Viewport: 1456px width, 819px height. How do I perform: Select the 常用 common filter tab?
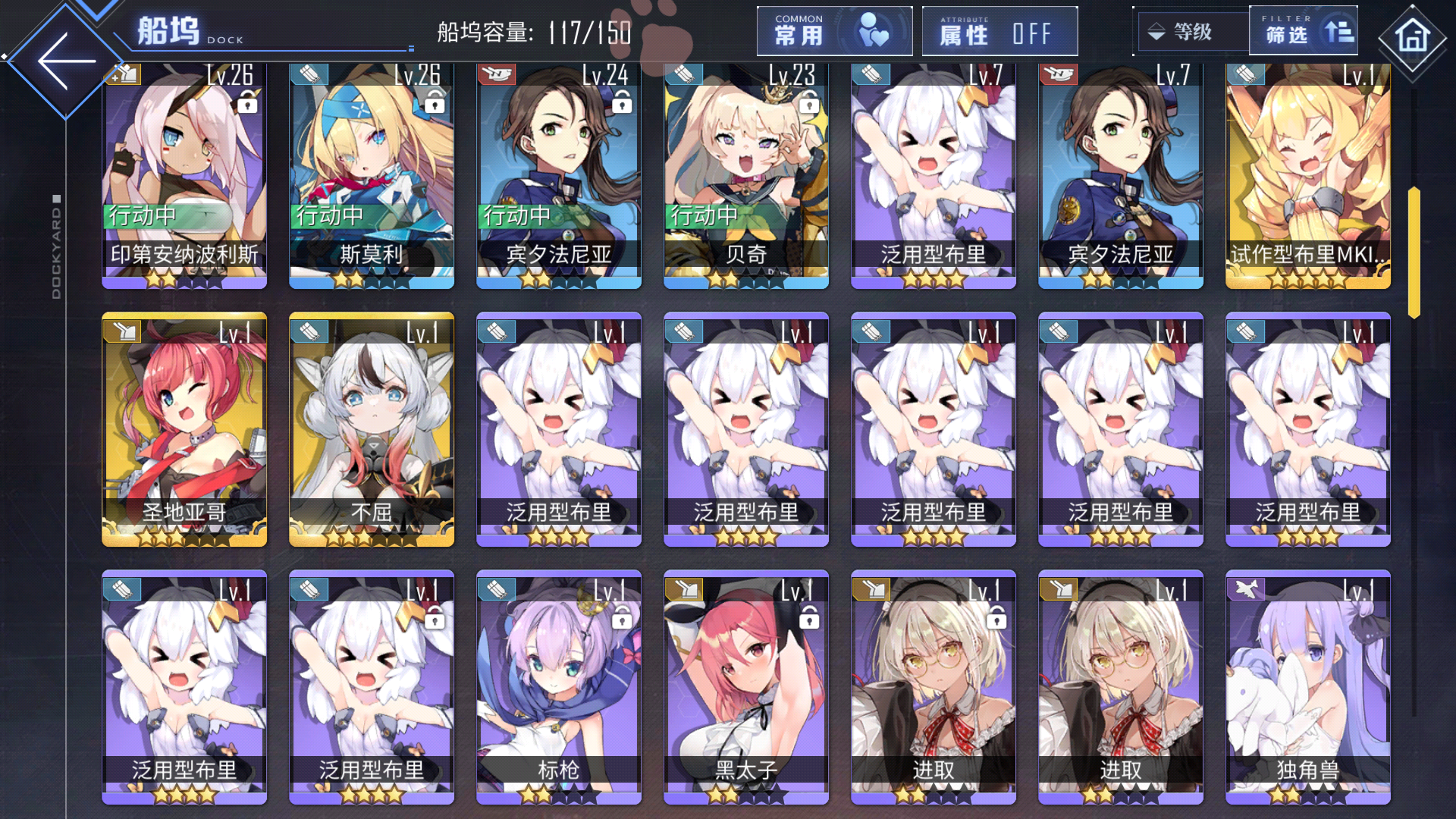click(834, 31)
